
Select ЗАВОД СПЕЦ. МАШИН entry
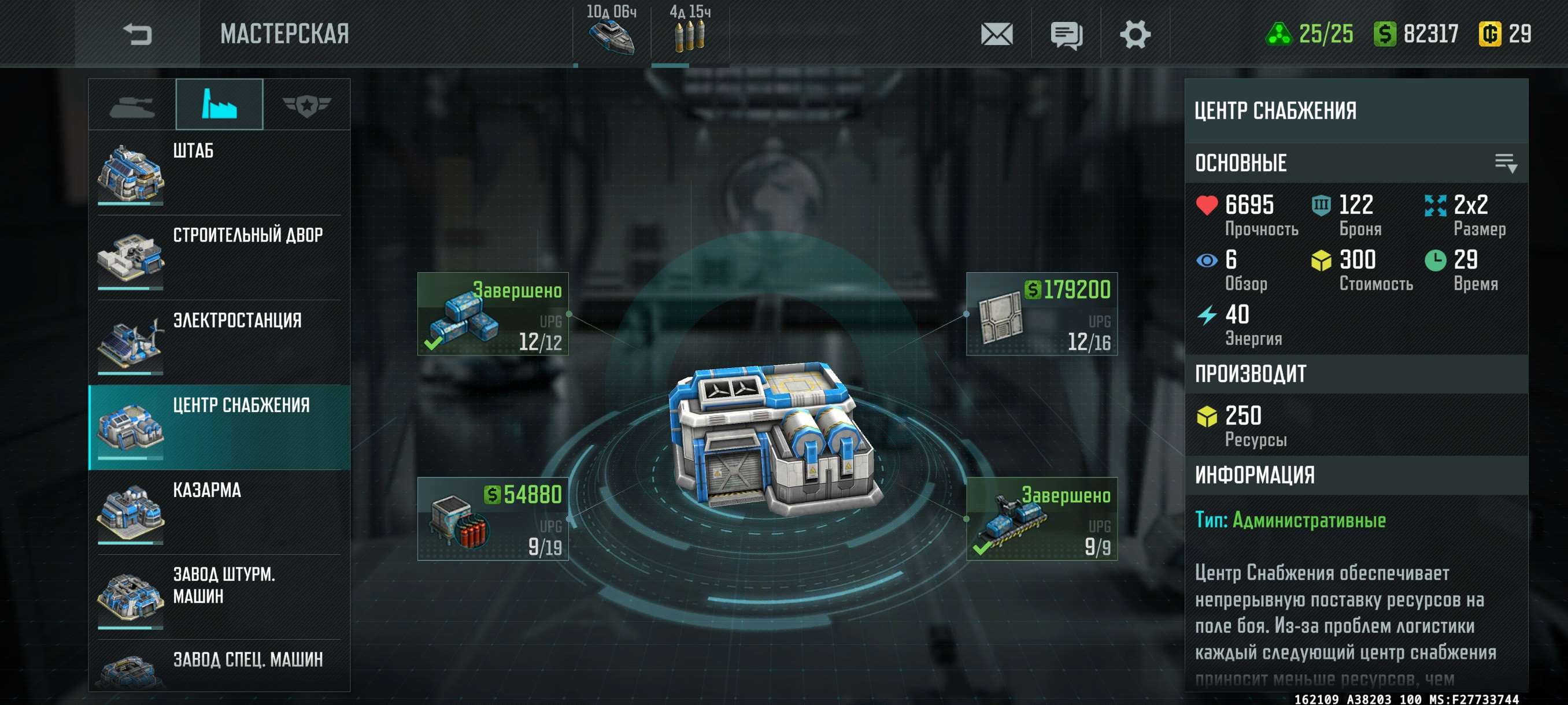point(219,666)
